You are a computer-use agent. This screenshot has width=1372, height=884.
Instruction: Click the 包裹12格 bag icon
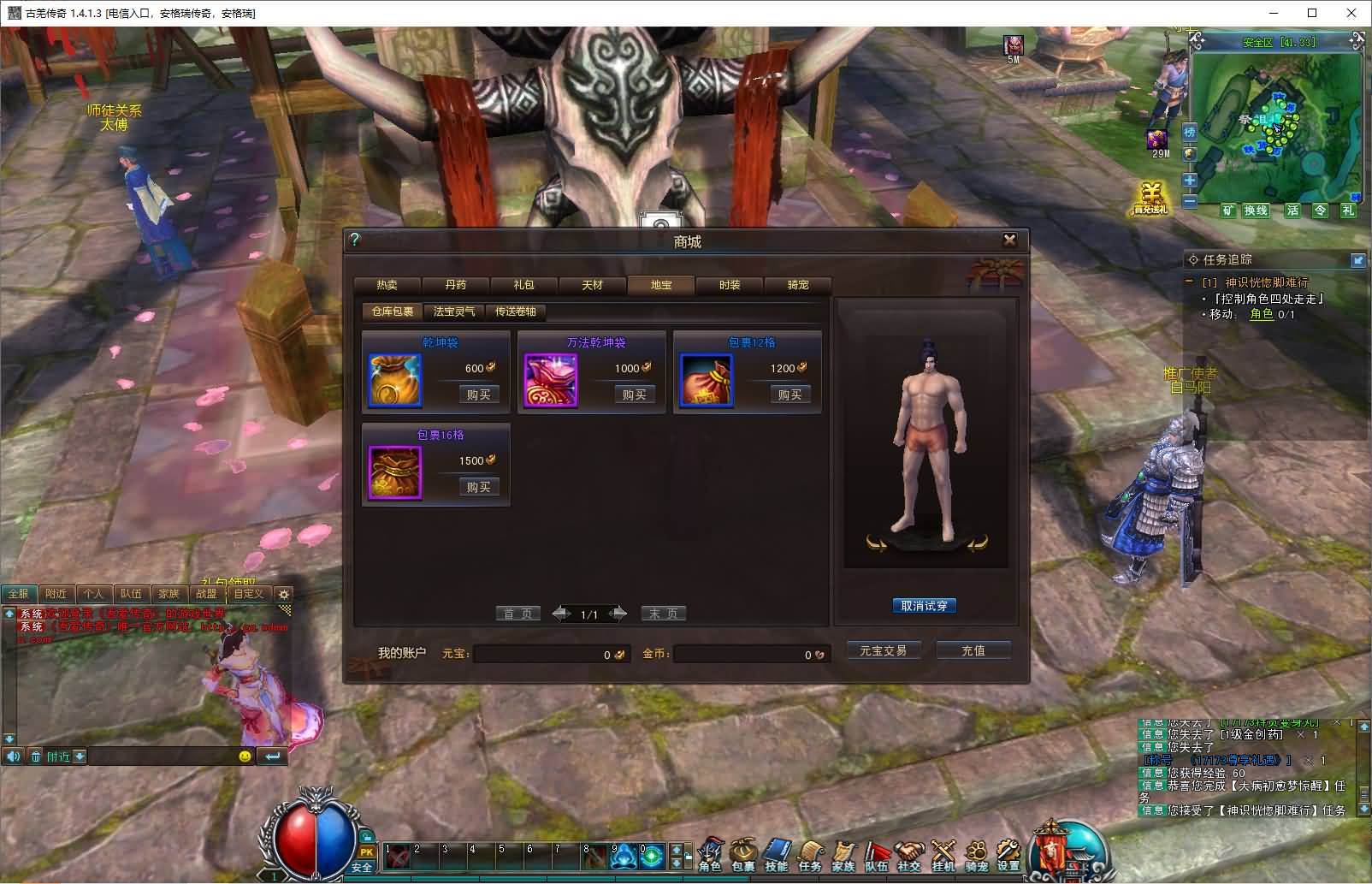[x=707, y=381]
